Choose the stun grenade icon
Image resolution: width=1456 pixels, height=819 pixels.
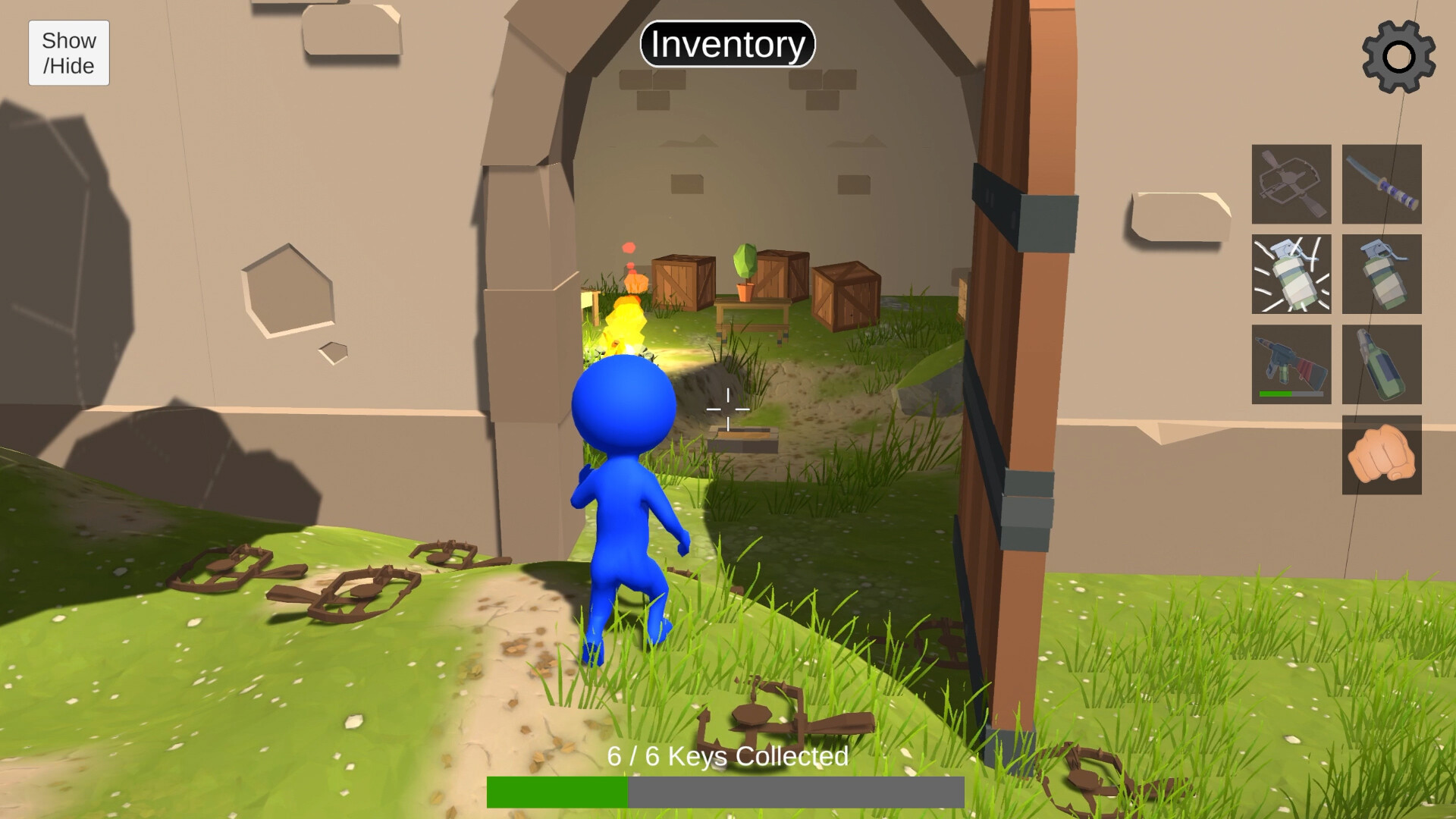pyautogui.click(x=1291, y=275)
